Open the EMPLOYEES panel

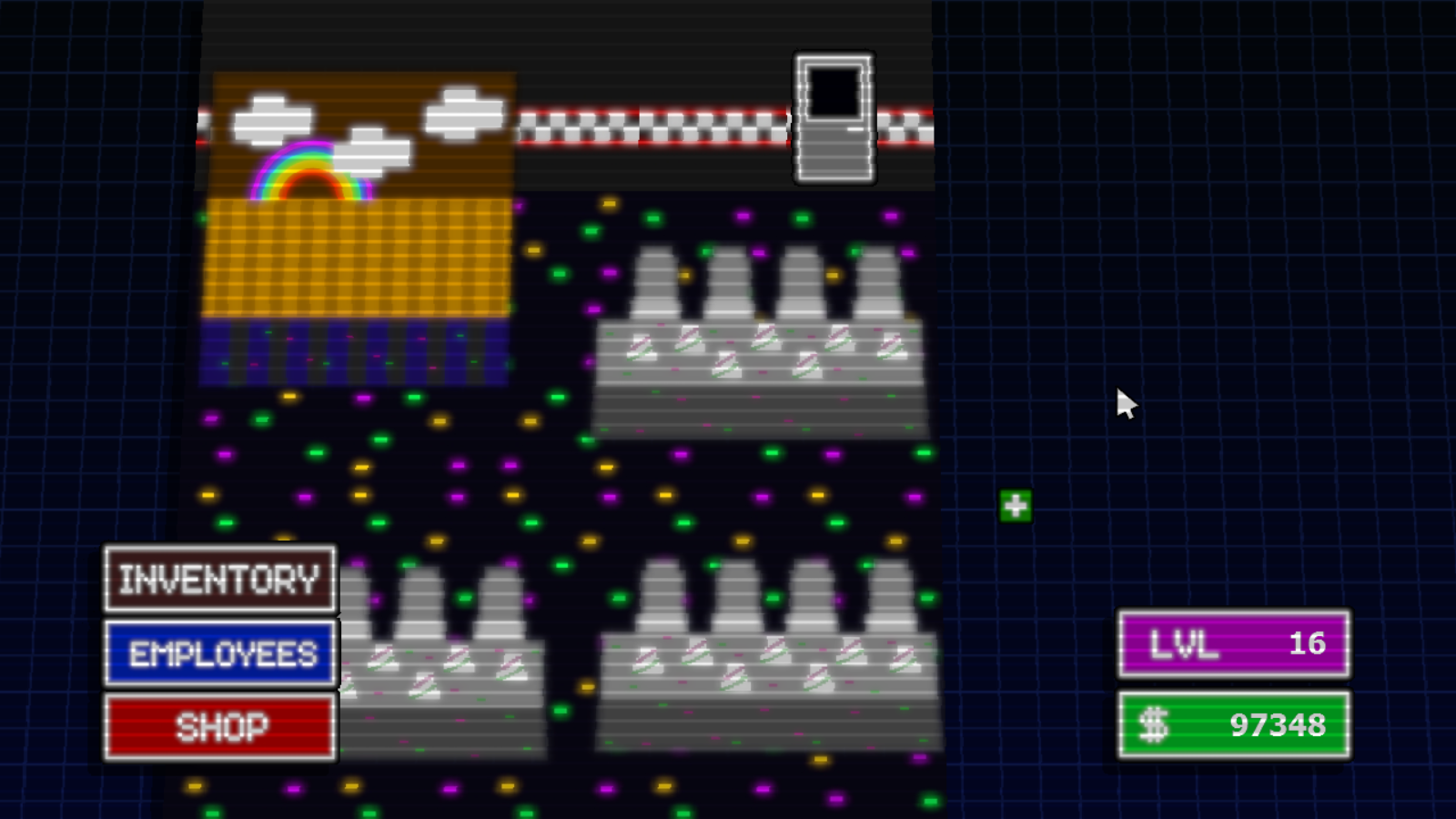[219, 652]
